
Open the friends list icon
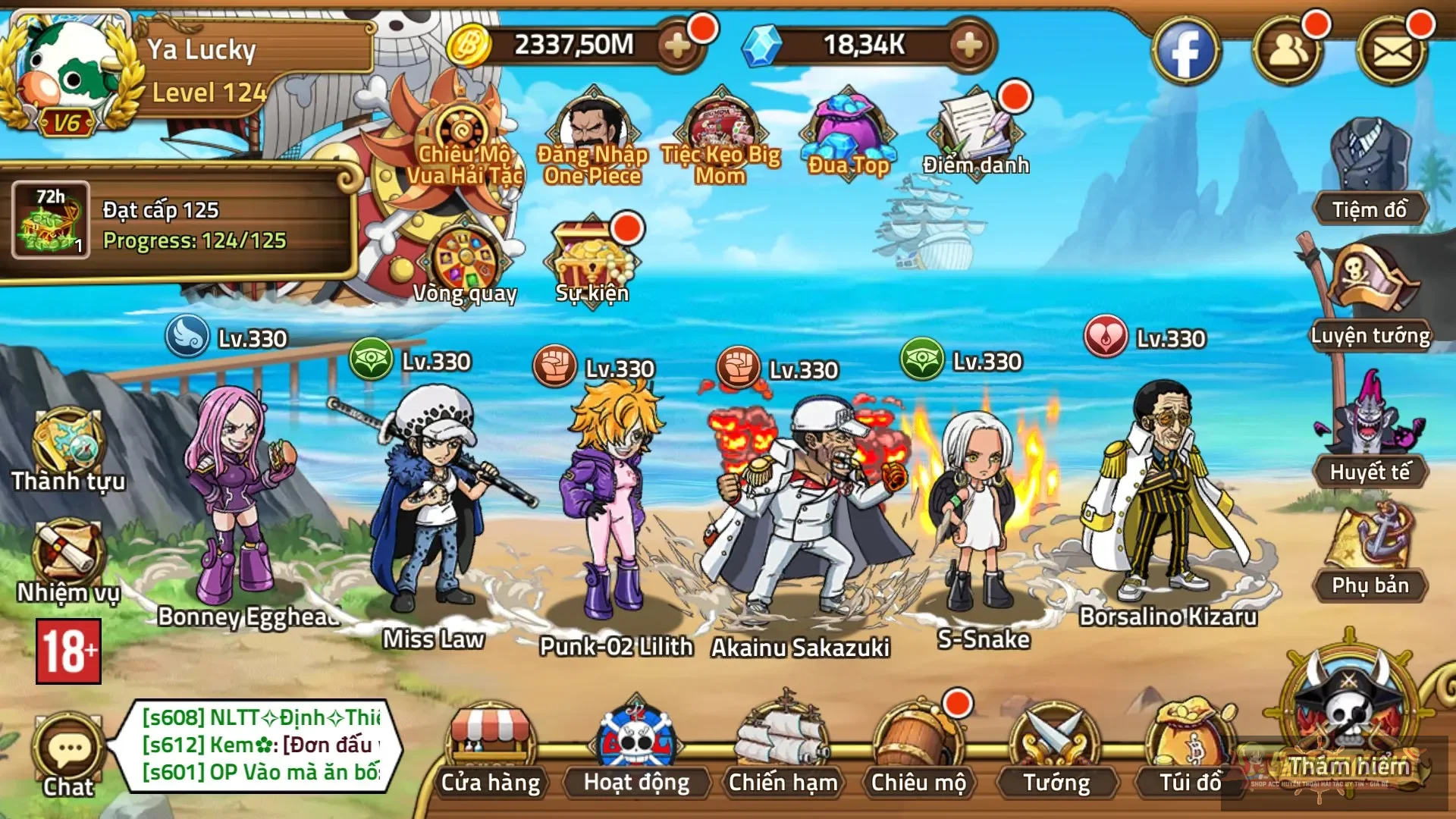[x=1288, y=52]
